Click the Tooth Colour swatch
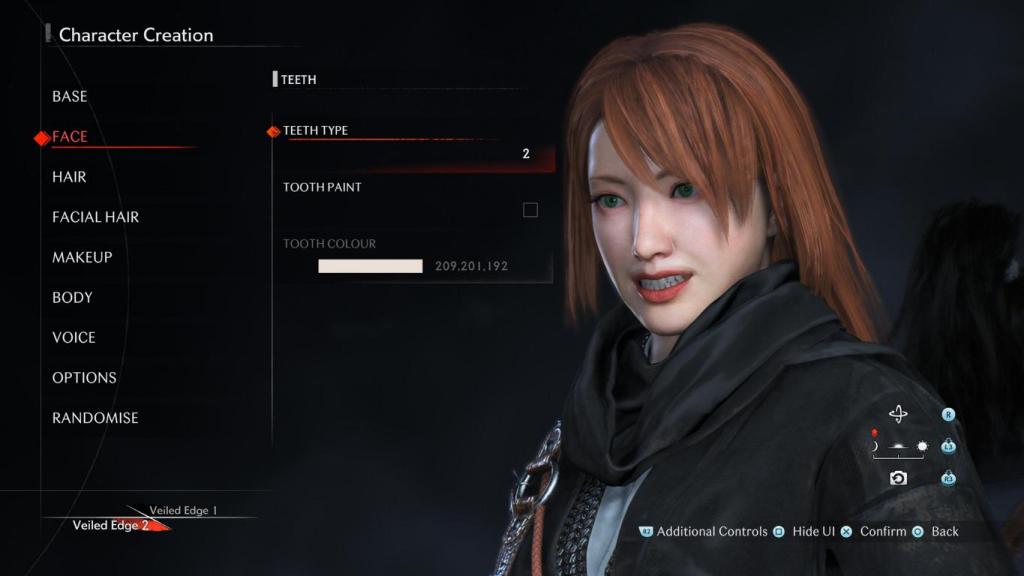 (370, 266)
